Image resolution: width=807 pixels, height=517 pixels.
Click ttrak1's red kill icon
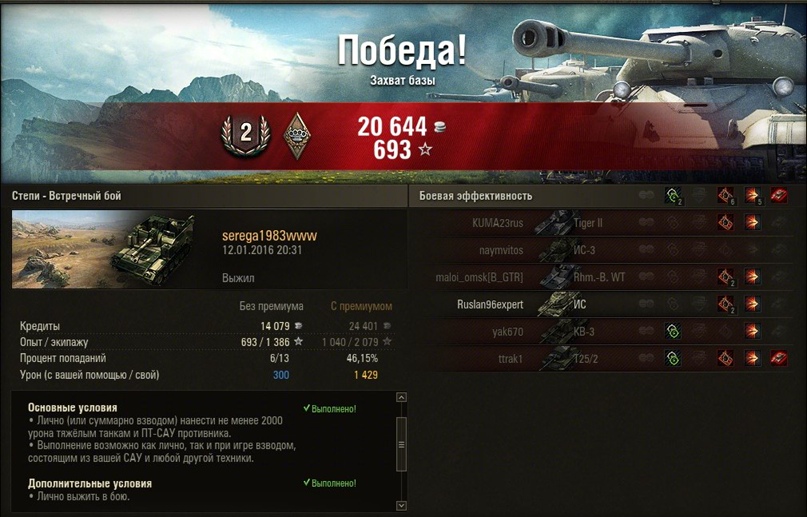[x=779, y=358]
